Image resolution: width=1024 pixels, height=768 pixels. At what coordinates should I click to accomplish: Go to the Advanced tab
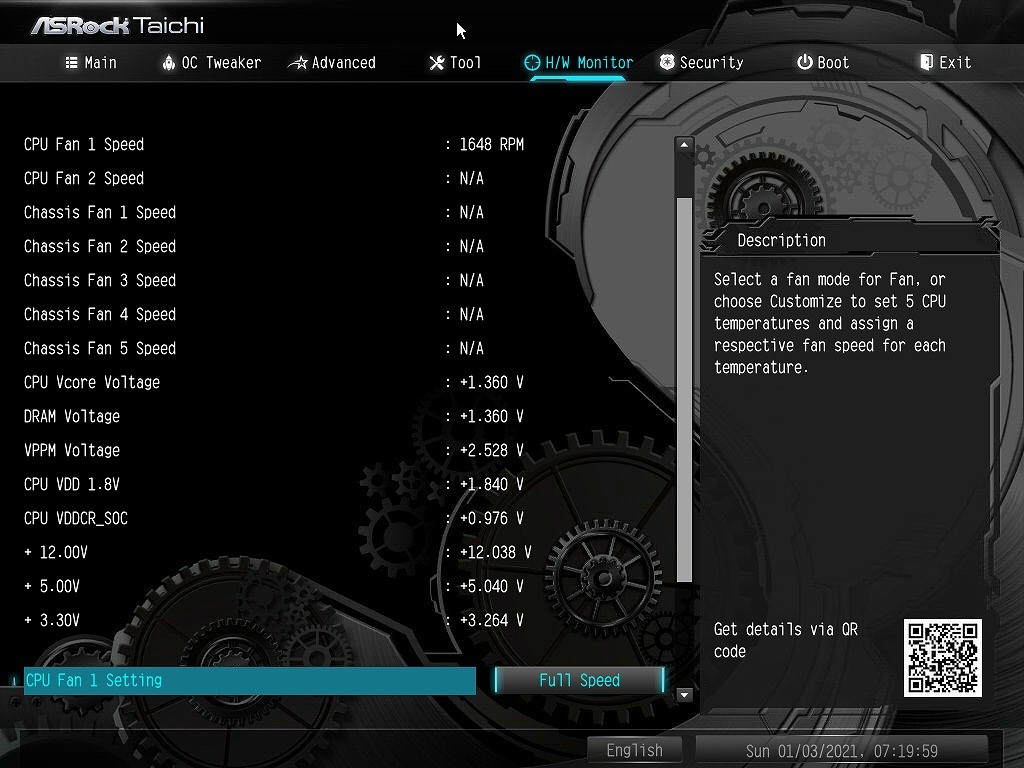click(332, 62)
